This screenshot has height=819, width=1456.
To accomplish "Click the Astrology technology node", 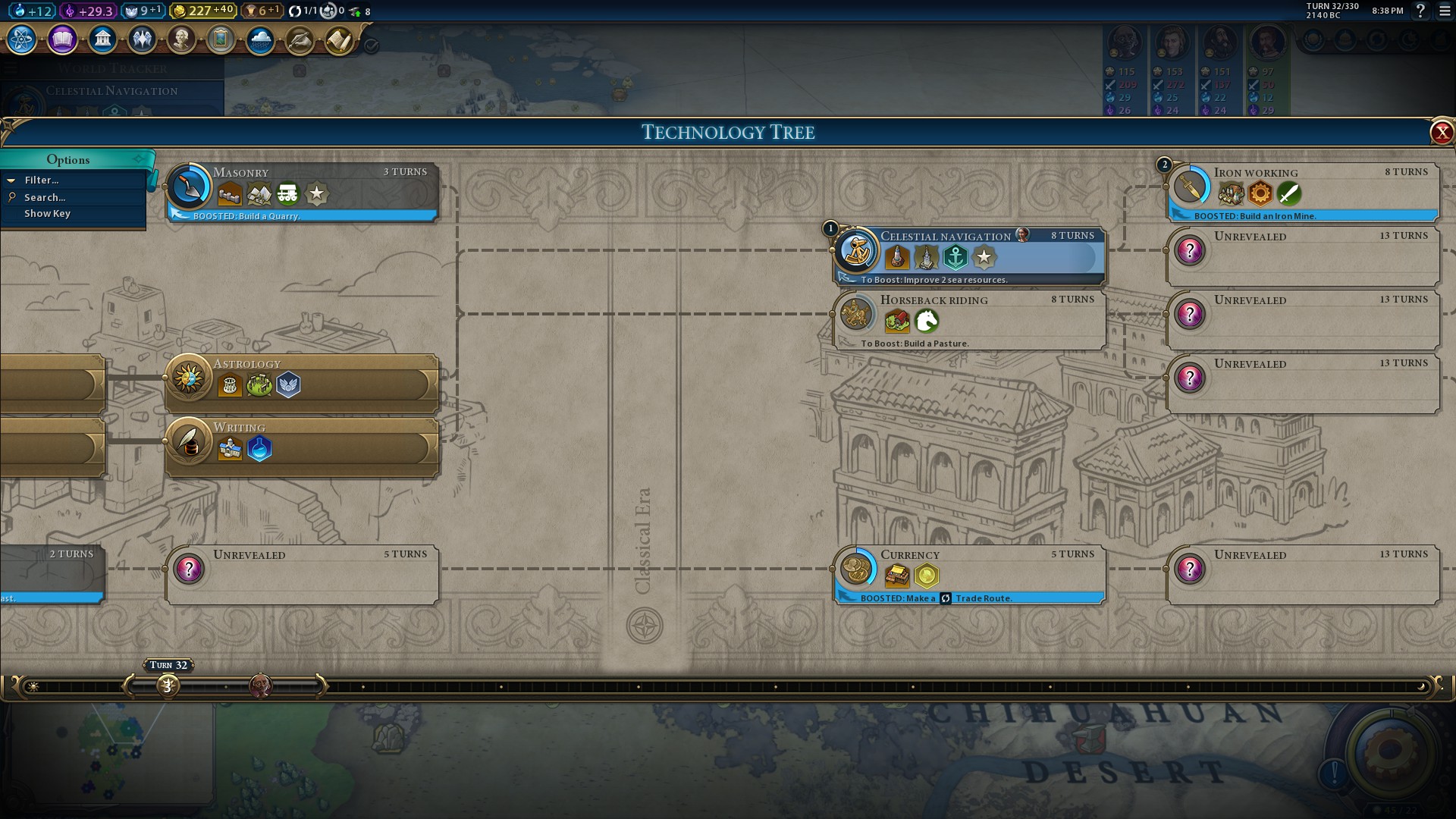I will 302,383.
